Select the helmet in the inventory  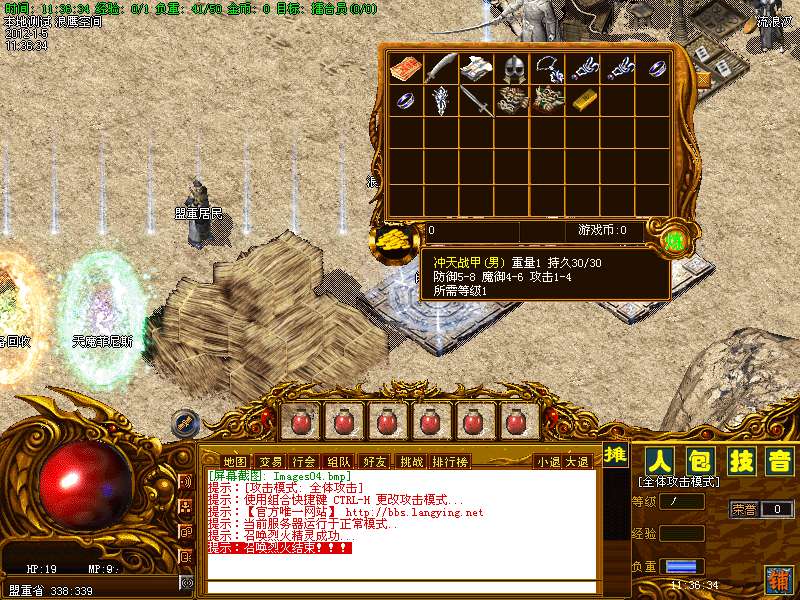point(513,68)
